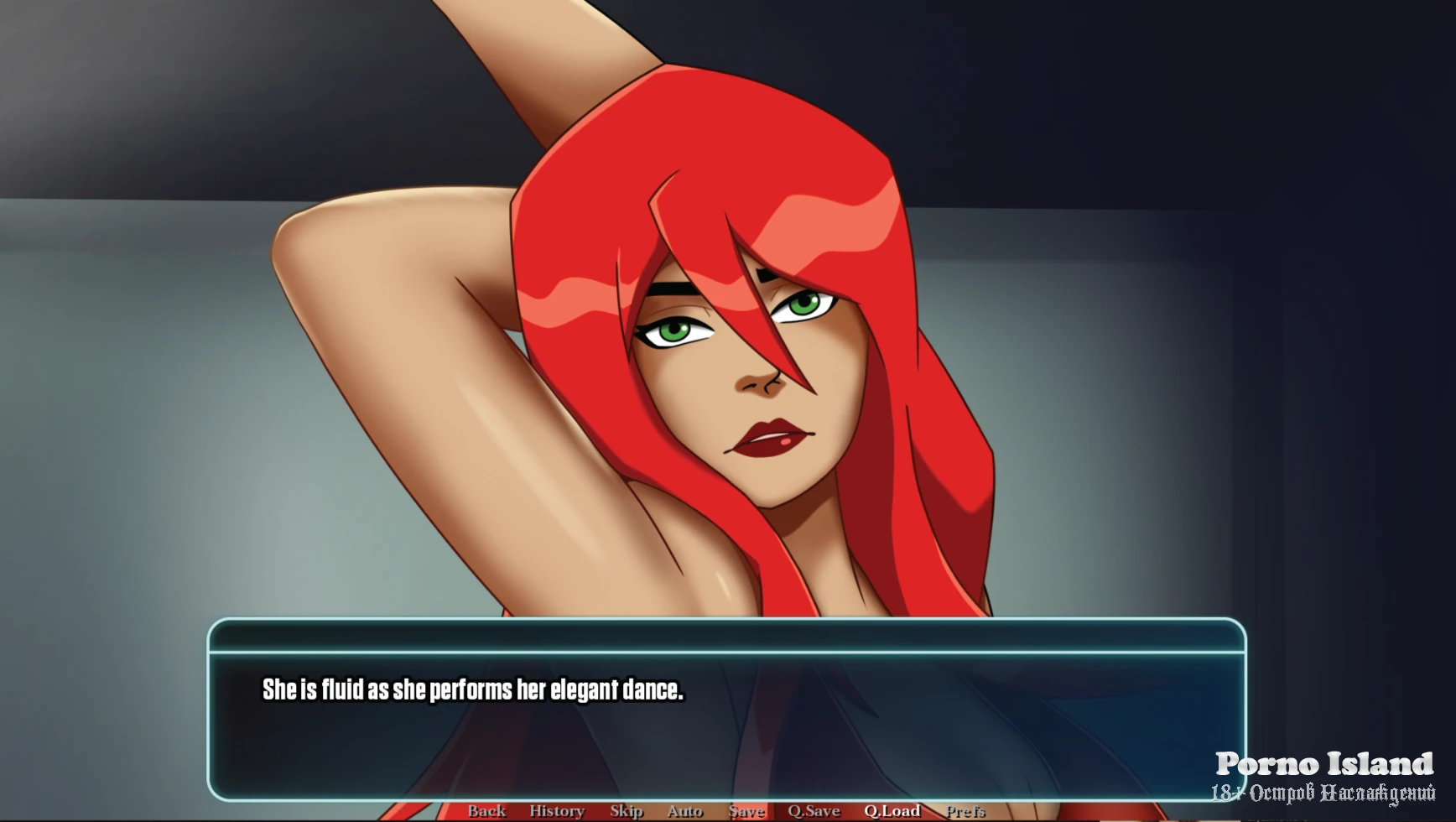This screenshot has width=1456, height=822.
Task: Open the Save game menu
Action: tap(746, 810)
